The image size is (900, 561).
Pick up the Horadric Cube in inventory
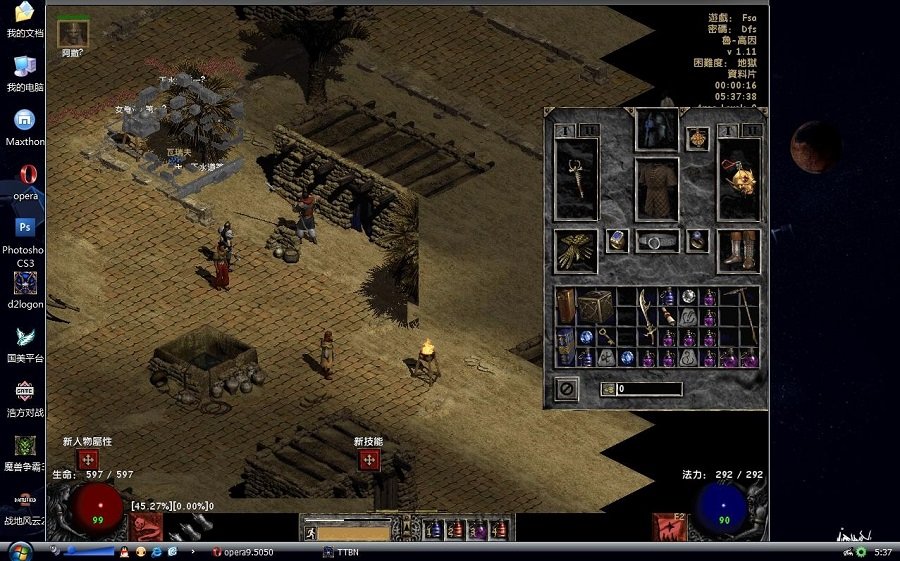point(595,307)
